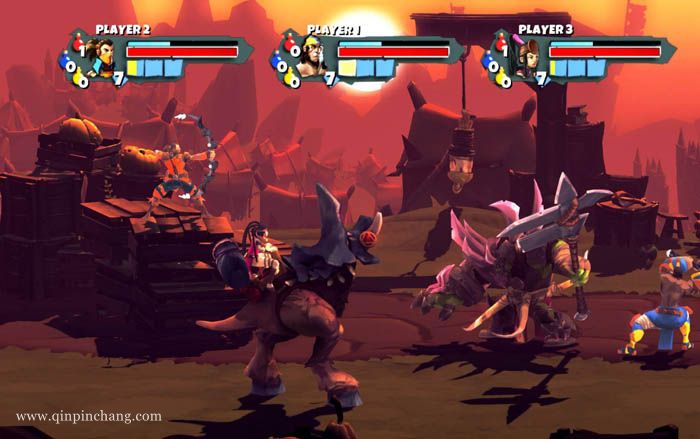Use Player 2's red potion icon
Screen dimensions: 700x439
tap(77, 46)
